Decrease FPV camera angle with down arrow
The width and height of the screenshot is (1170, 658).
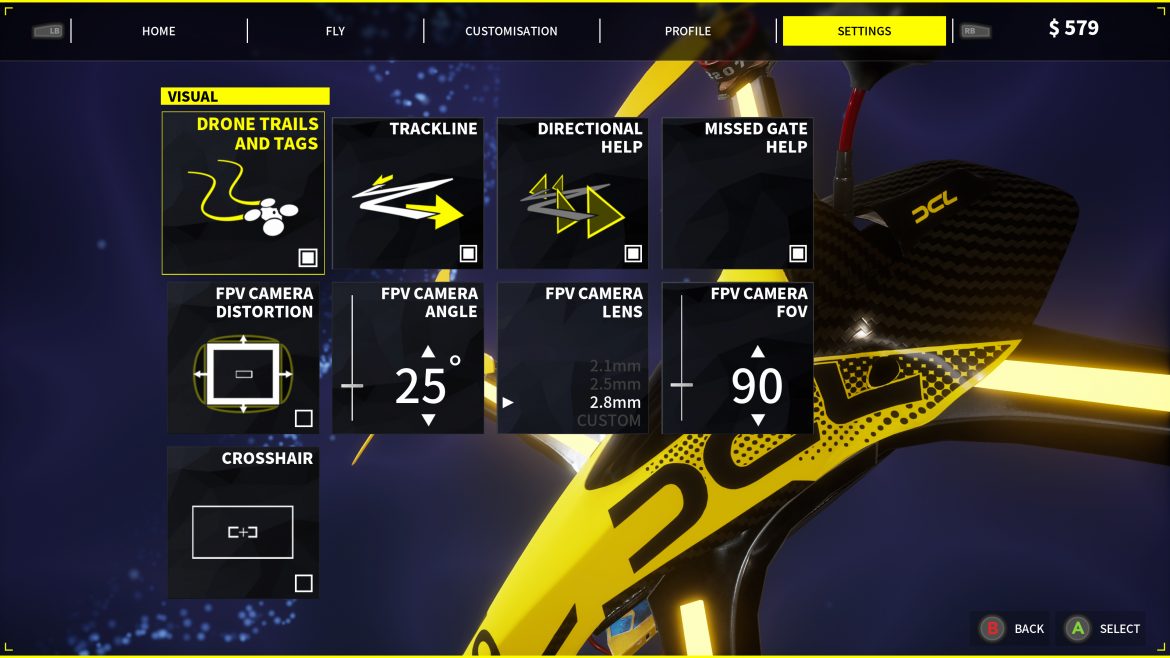click(429, 420)
